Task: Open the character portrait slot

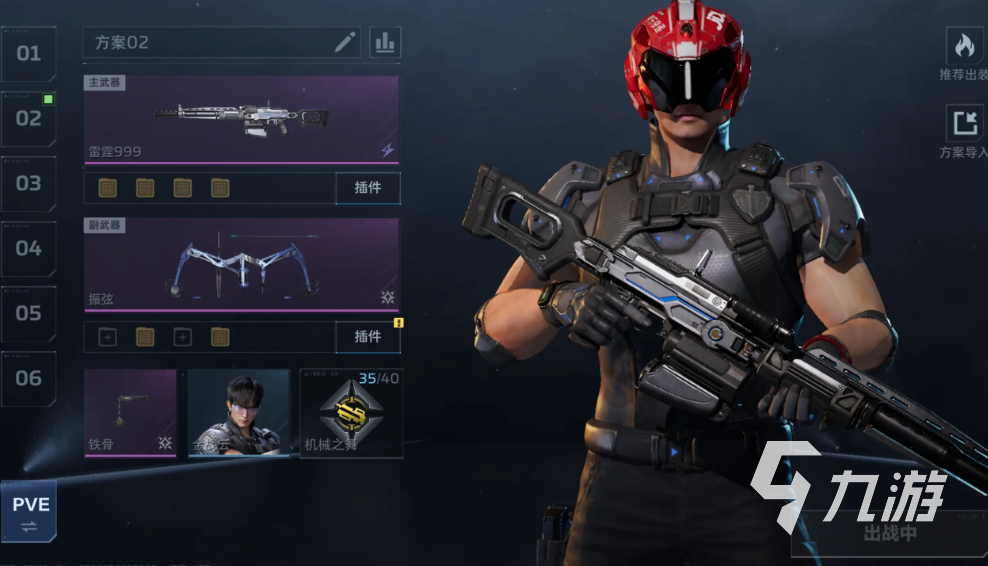Action: pyautogui.click(x=239, y=413)
